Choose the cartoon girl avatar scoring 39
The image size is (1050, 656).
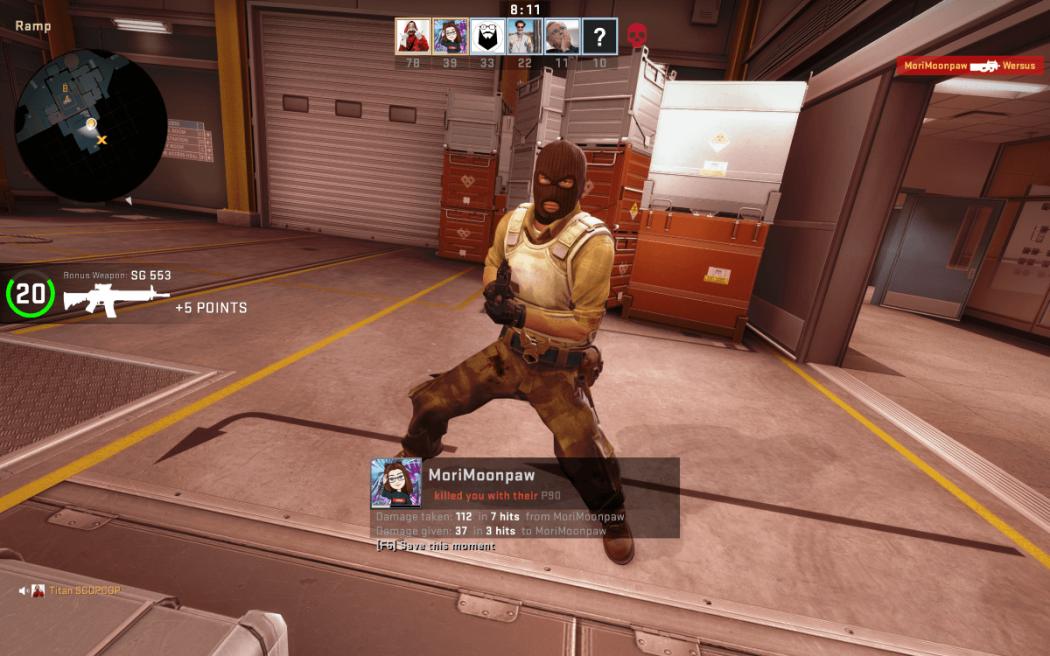(x=450, y=36)
